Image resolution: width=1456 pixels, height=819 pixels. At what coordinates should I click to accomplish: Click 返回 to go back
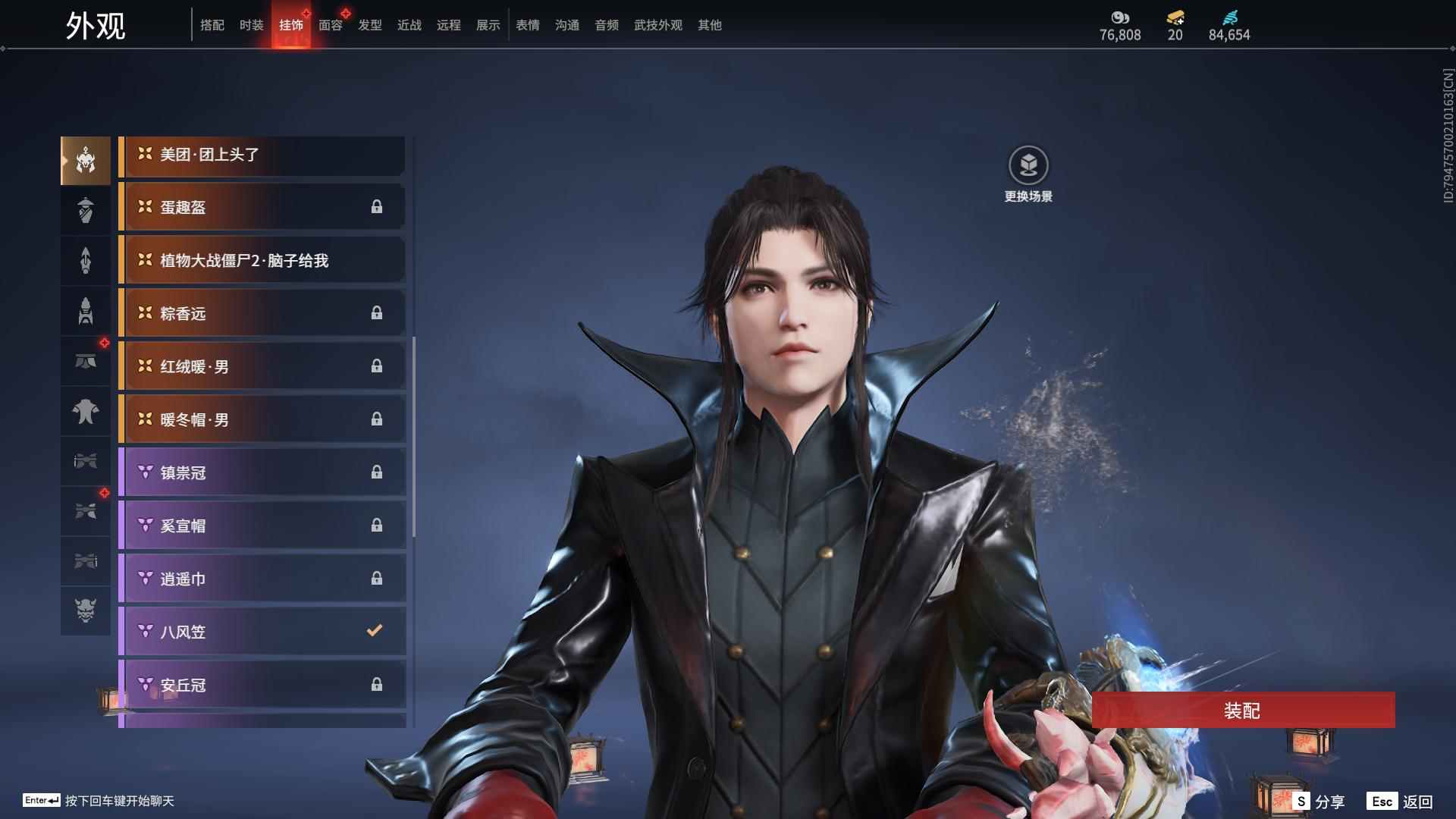coord(1401,802)
